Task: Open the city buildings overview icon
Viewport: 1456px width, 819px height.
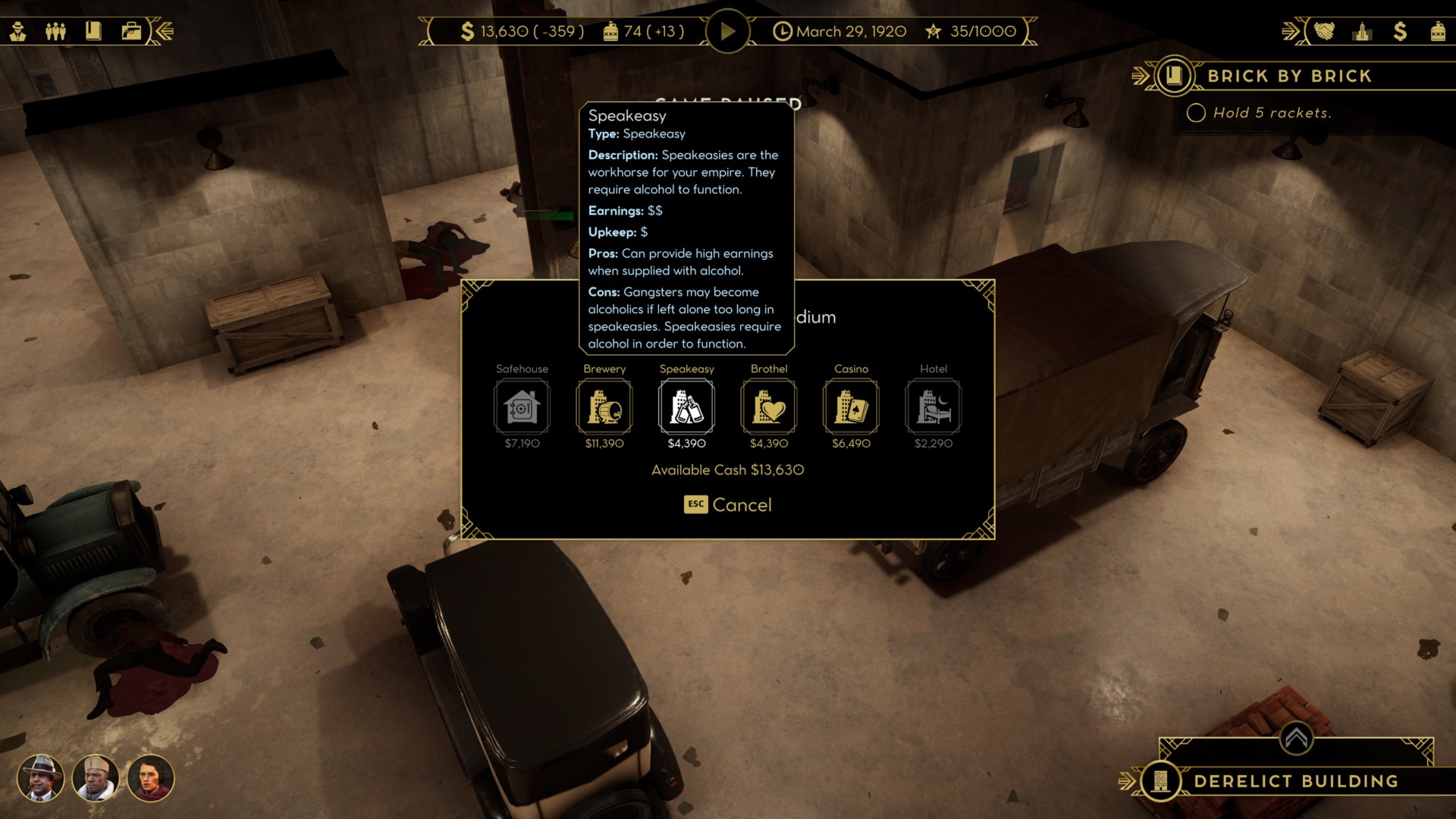Action: pos(1362,31)
